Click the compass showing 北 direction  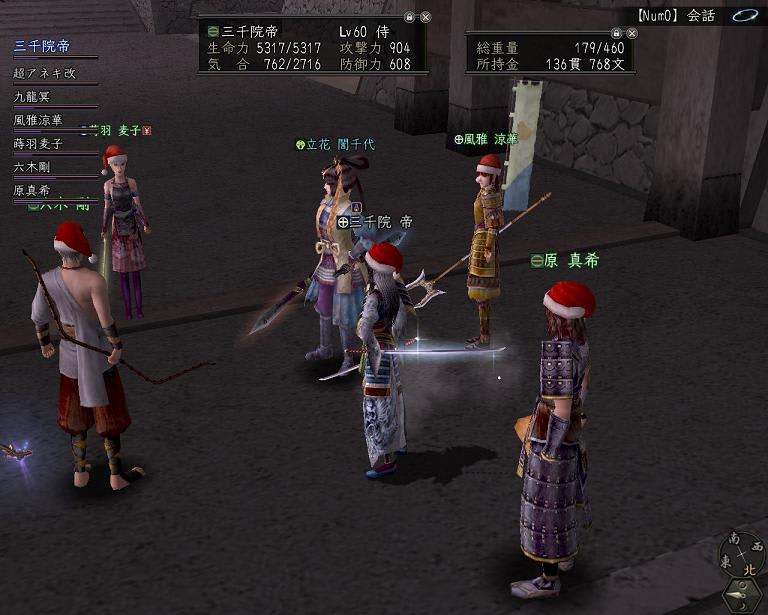[x=742, y=556]
